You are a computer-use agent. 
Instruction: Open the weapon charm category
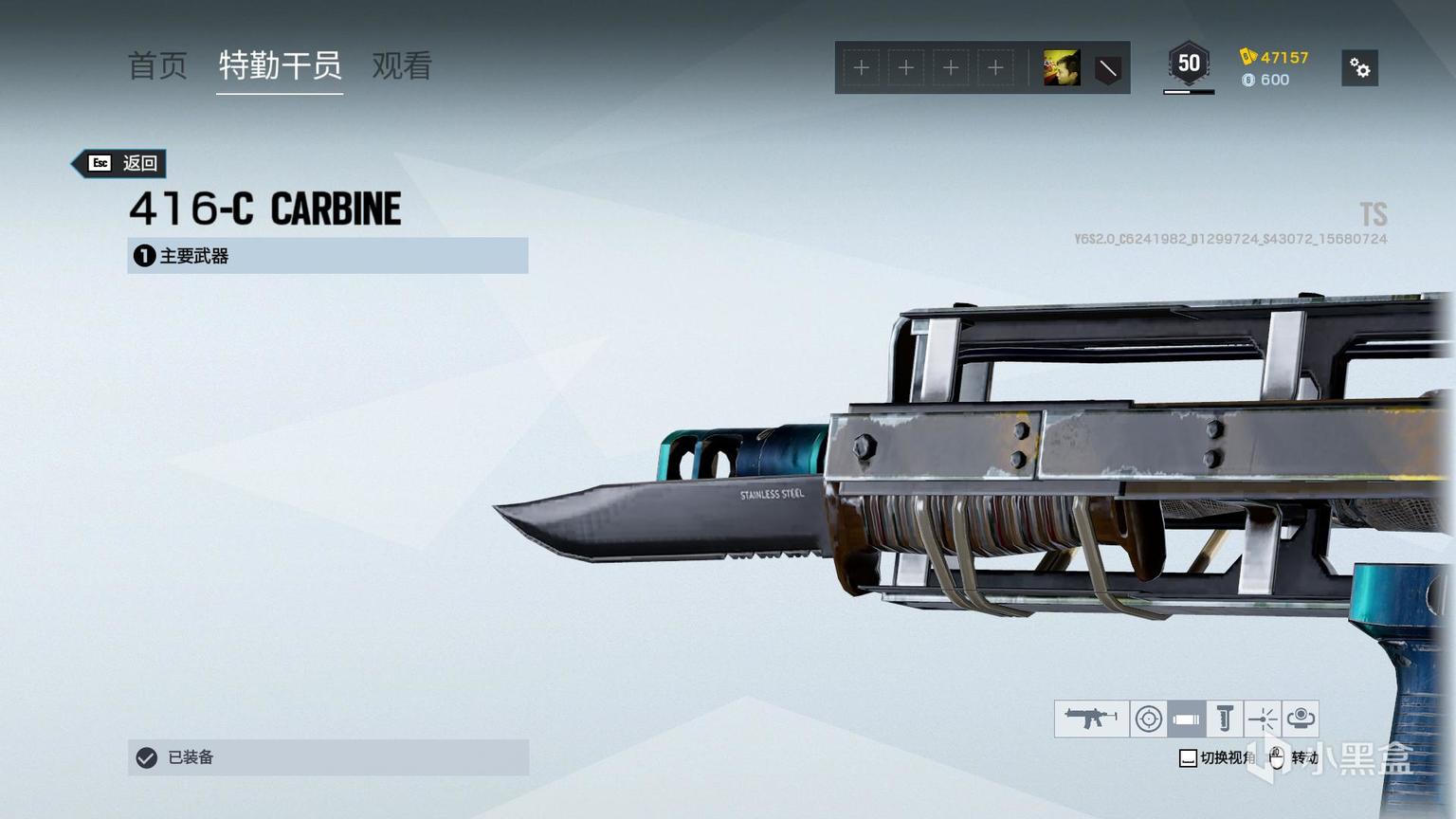click(1301, 719)
